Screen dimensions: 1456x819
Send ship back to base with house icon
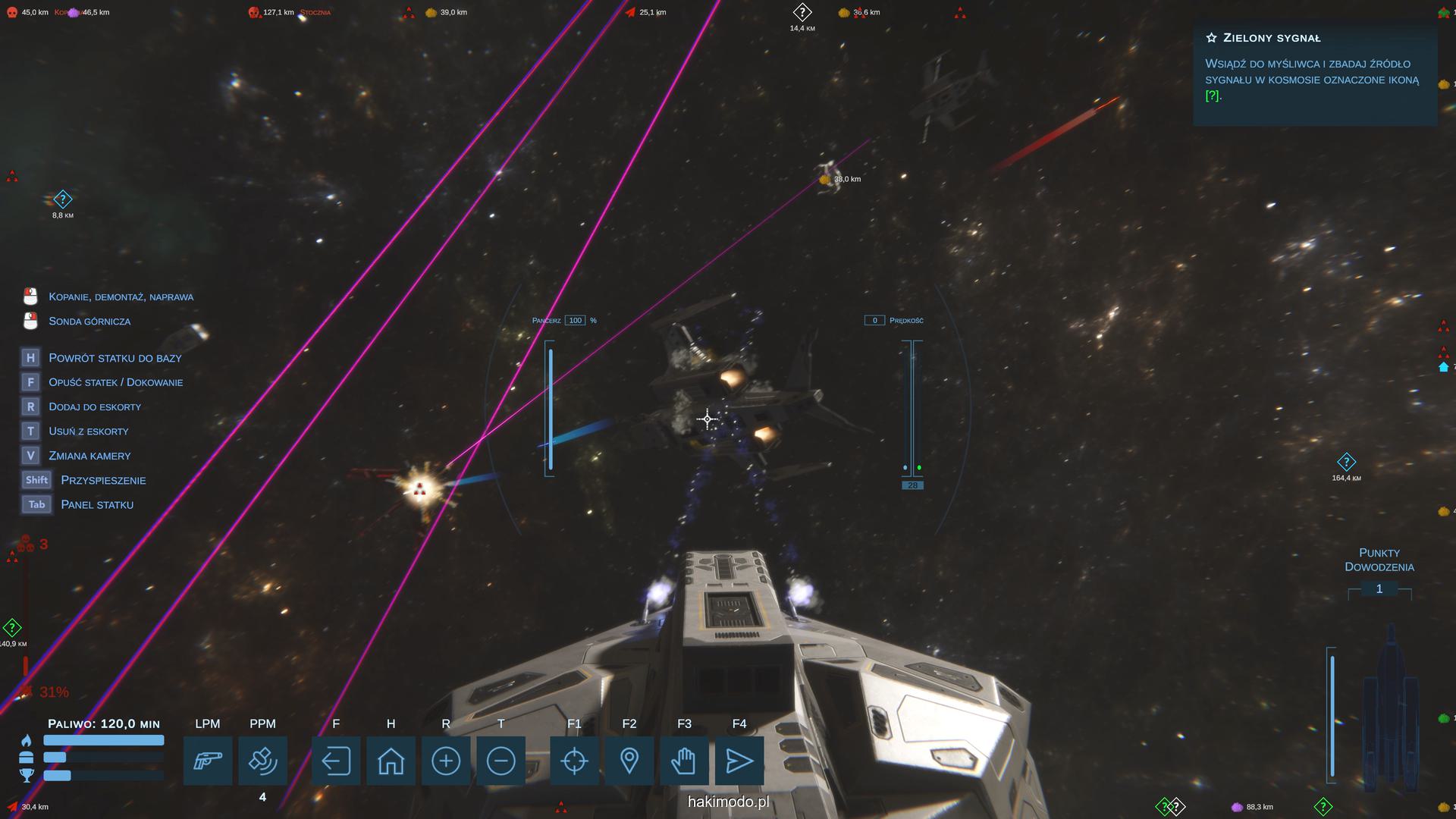coord(391,761)
